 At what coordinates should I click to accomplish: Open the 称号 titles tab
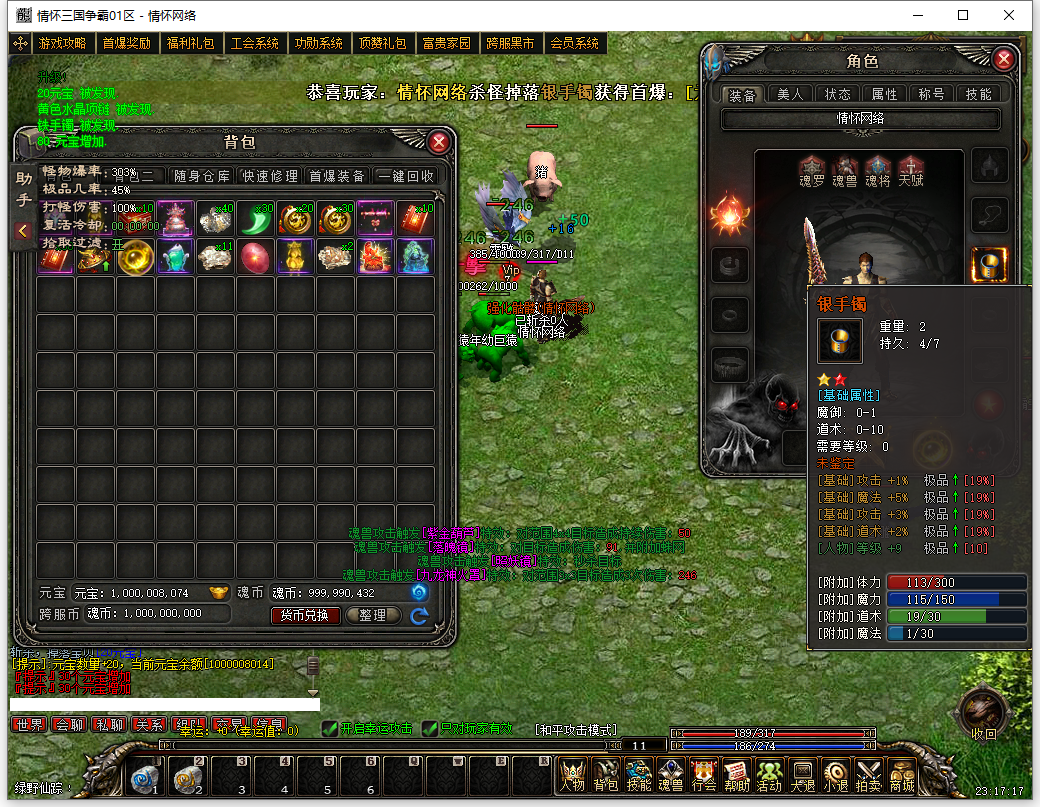(x=931, y=94)
